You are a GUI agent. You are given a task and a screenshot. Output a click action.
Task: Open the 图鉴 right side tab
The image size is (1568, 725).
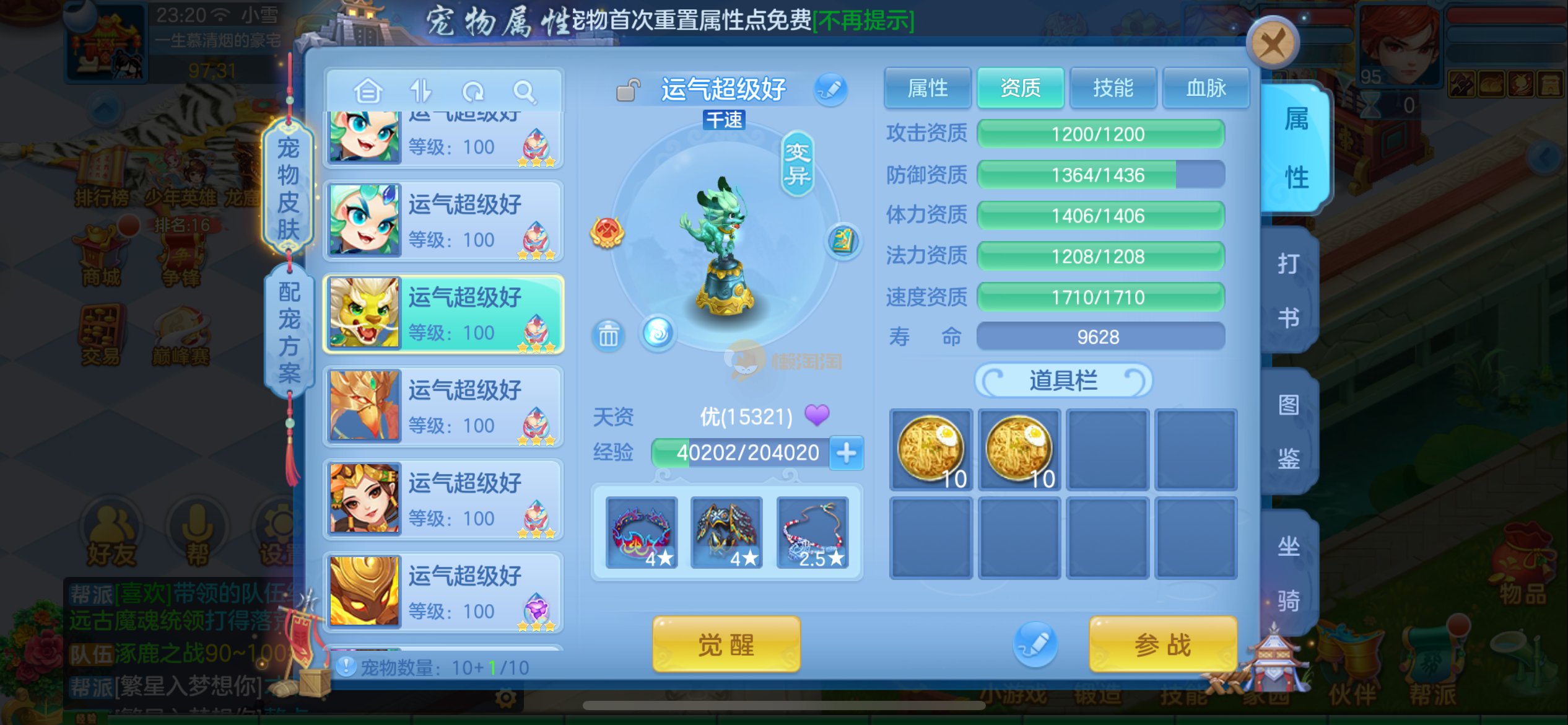[x=1289, y=431]
